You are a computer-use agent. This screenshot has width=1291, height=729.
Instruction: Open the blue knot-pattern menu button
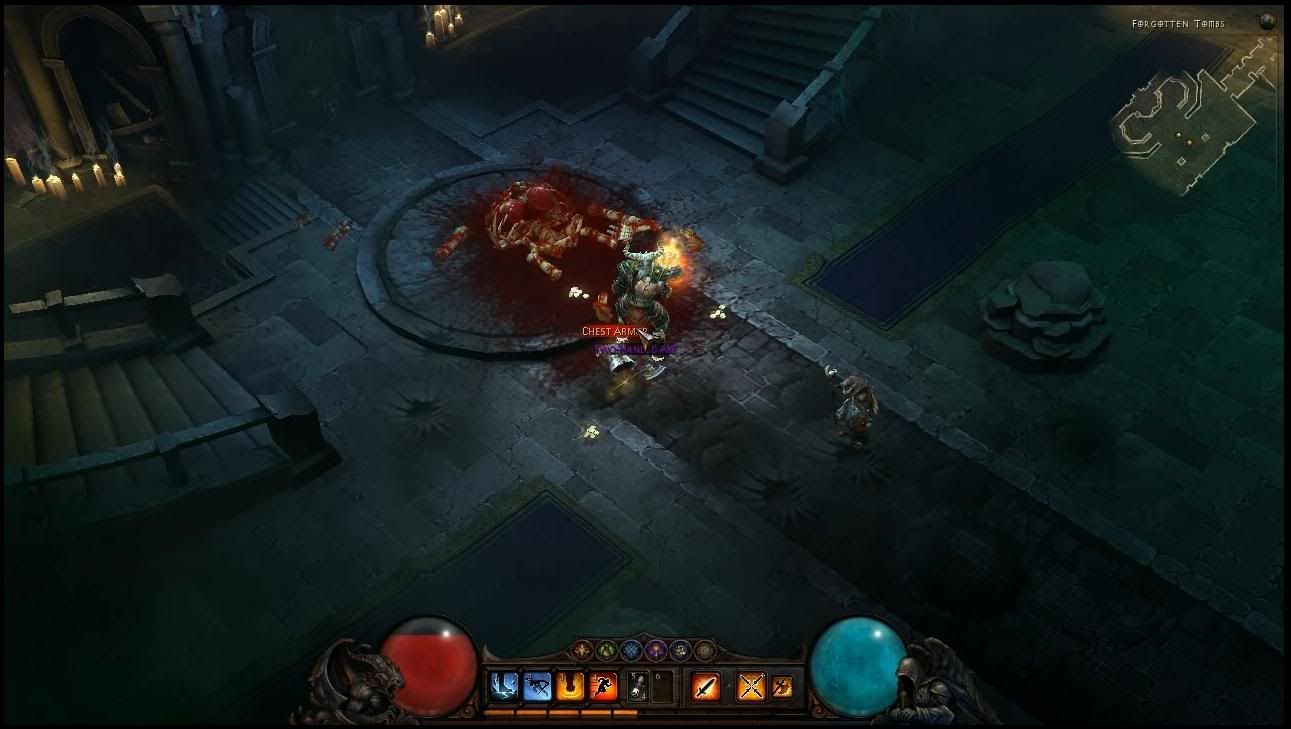pos(631,650)
